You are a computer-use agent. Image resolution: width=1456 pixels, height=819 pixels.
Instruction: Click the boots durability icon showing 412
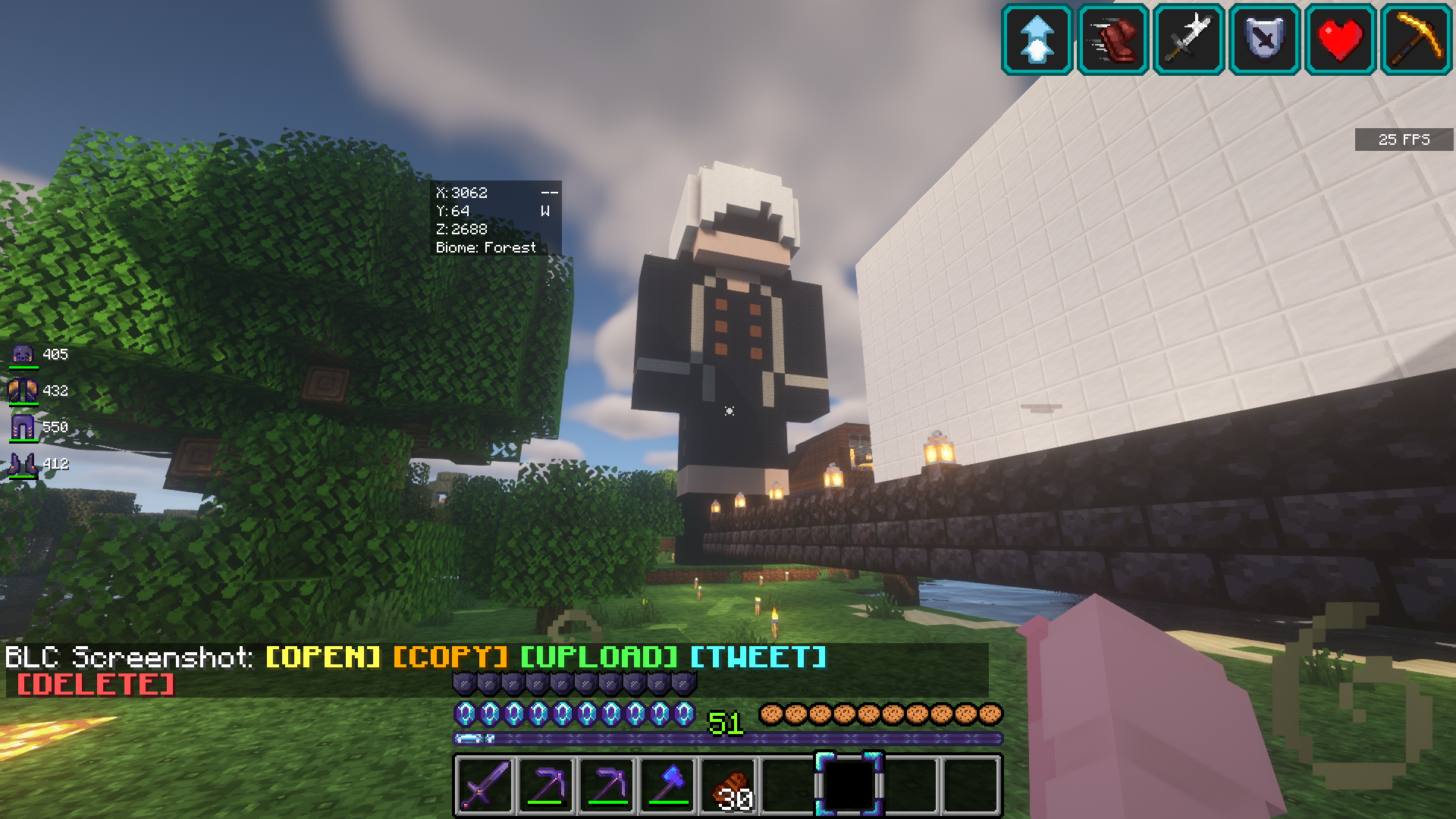coord(24,463)
